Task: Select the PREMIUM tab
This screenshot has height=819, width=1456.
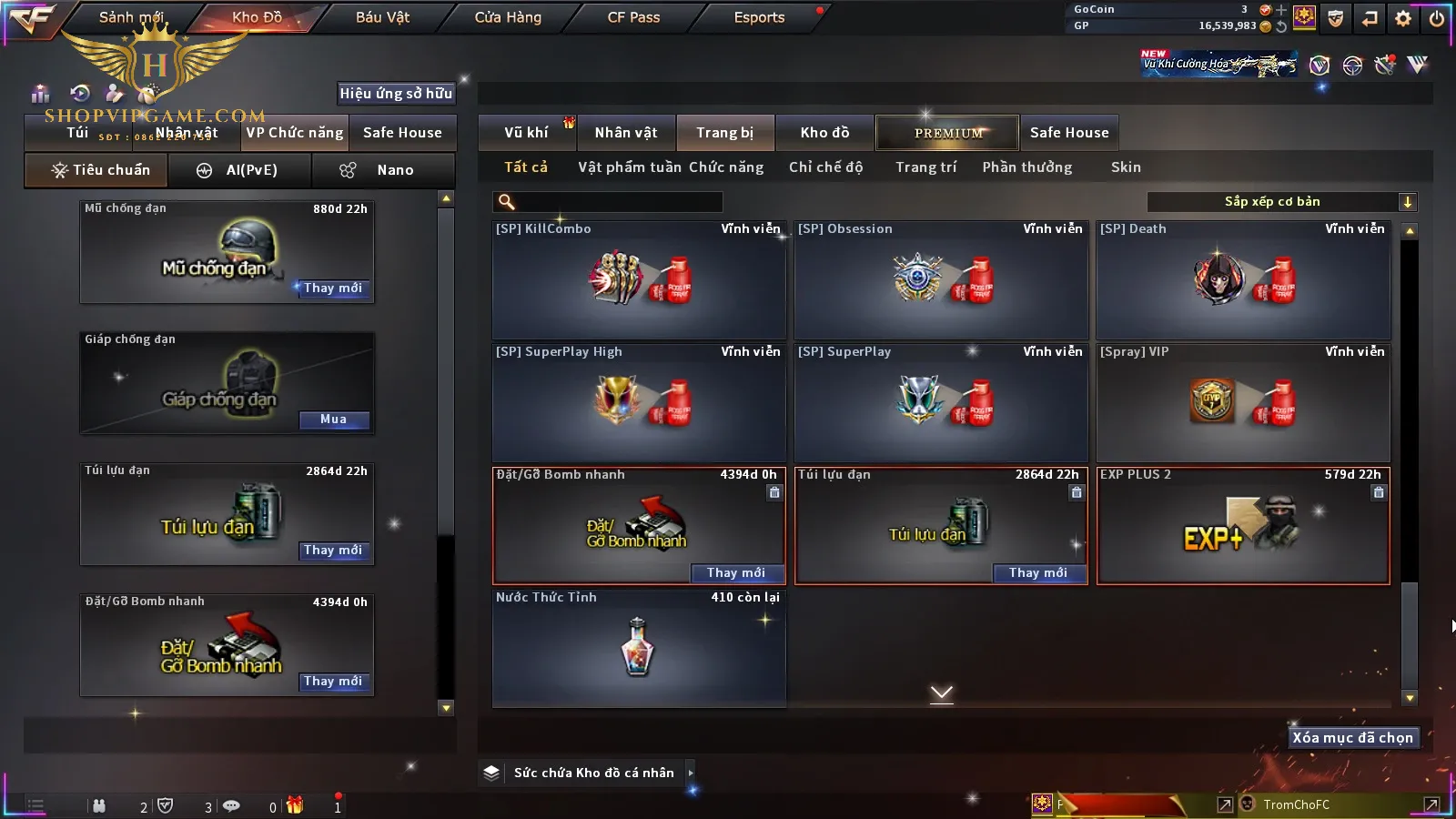Action: point(948,133)
